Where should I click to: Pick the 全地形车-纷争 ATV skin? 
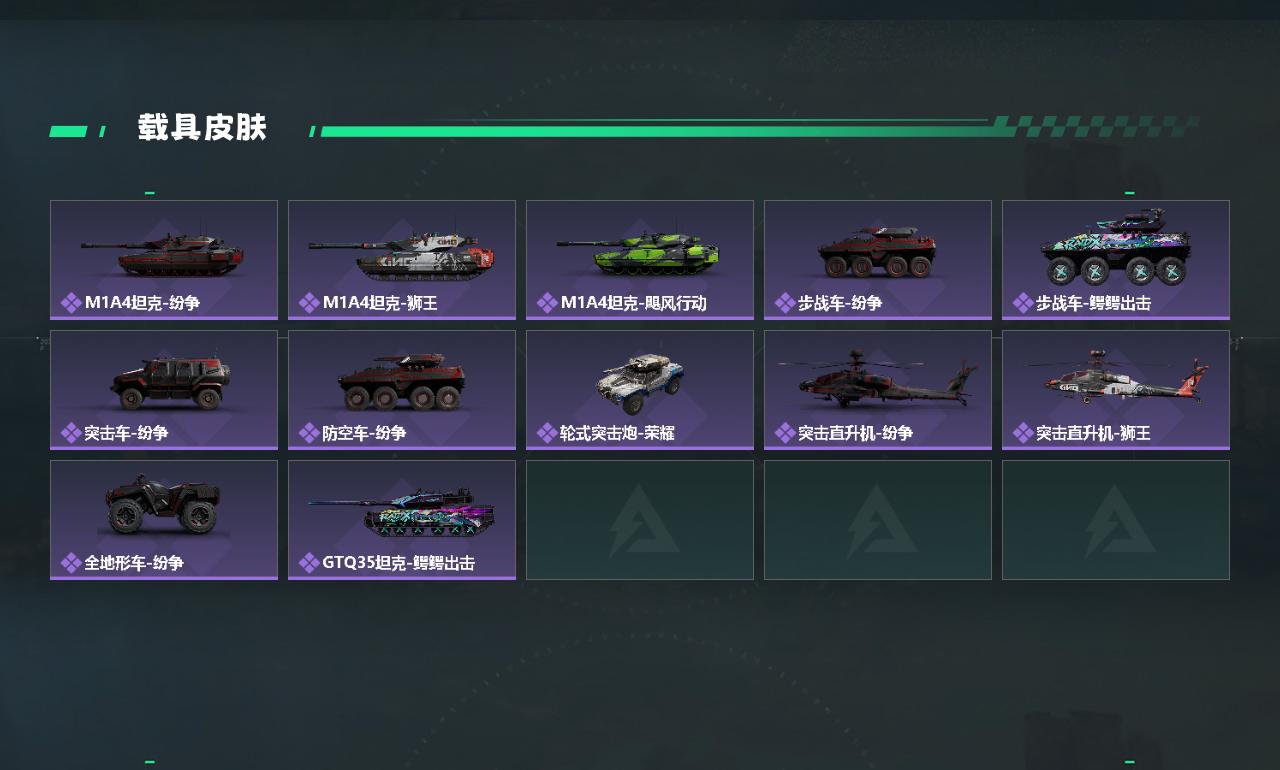(x=164, y=520)
